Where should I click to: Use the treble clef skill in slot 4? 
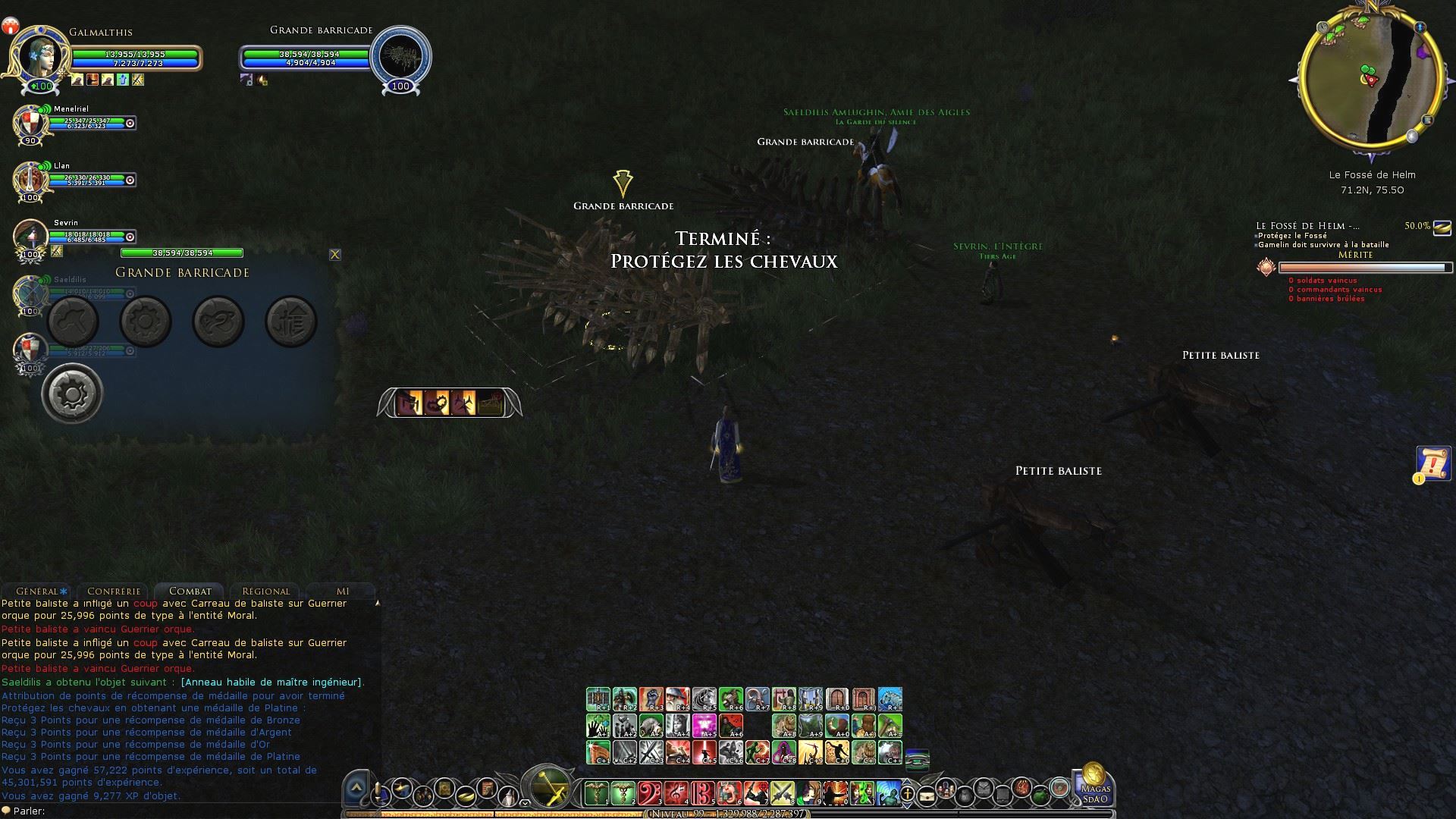click(676, 793)
